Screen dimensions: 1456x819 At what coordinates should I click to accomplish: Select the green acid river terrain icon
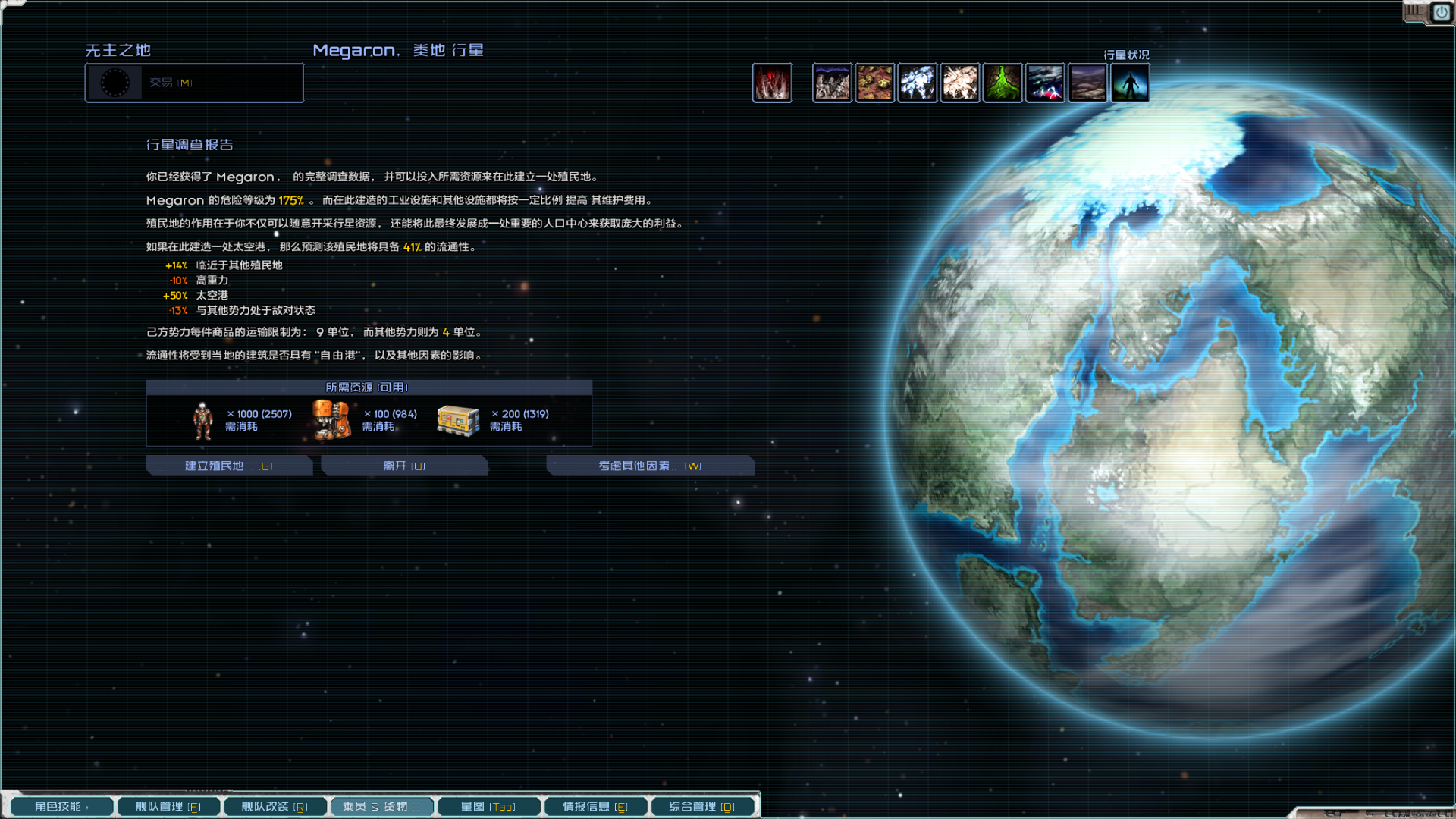1002,83
